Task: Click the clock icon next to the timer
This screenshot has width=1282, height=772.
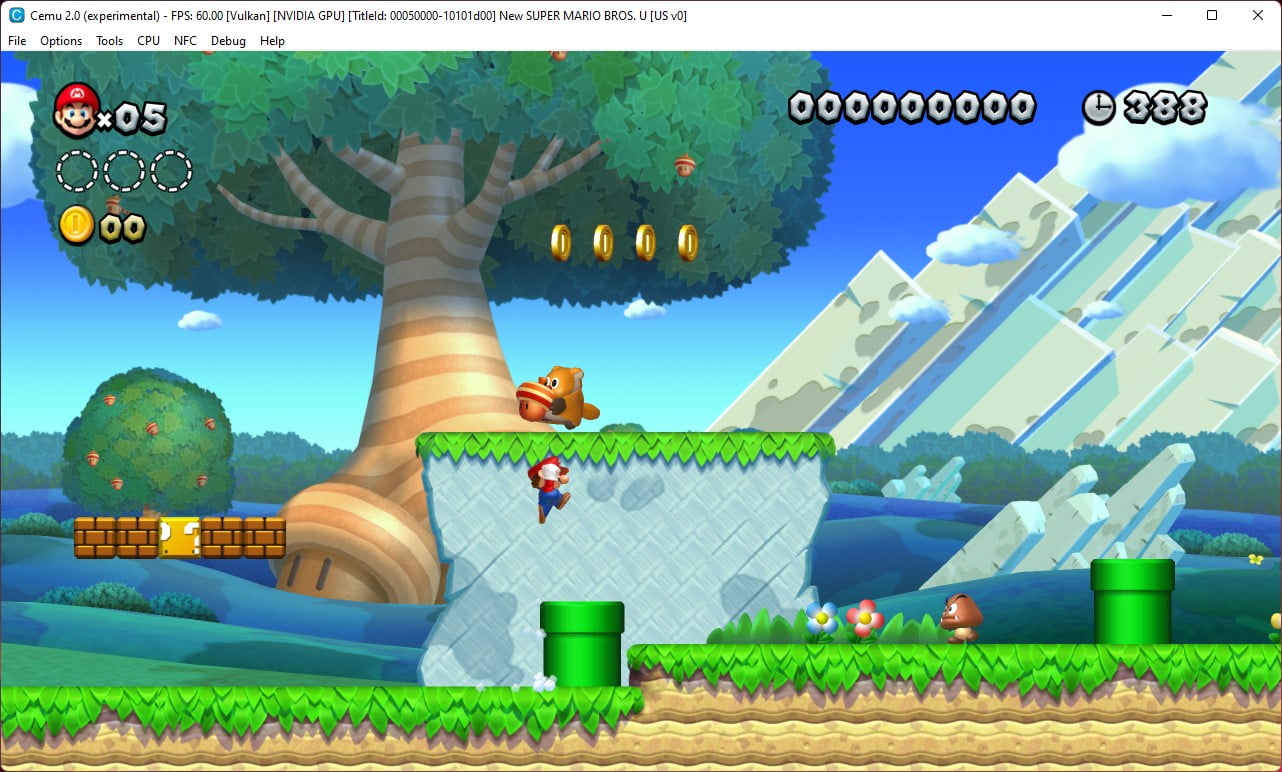Action: [1098, 108]
